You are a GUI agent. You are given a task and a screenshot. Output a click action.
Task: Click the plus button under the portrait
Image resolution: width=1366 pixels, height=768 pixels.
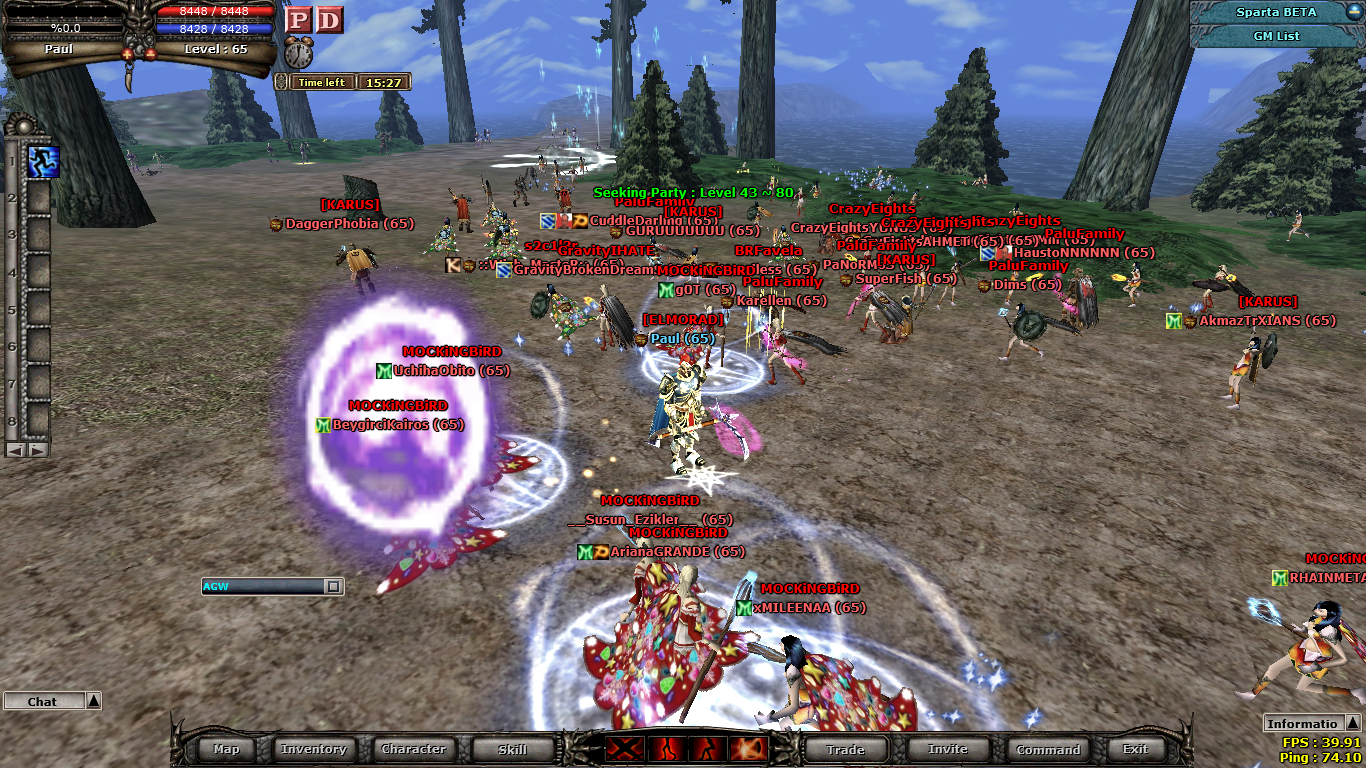(129, 52)
